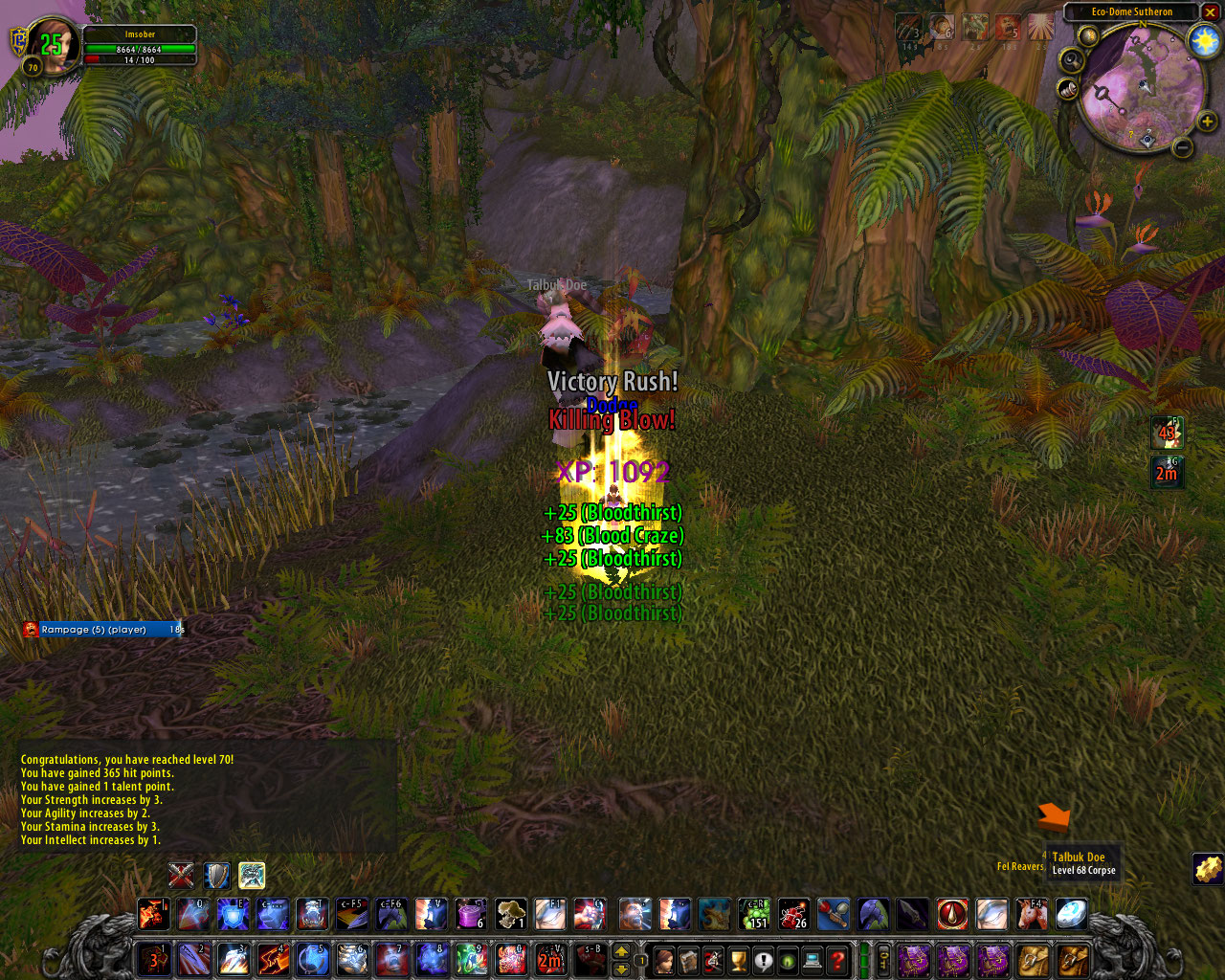Click the sun day-night indicator

(x=1203, y=41)
